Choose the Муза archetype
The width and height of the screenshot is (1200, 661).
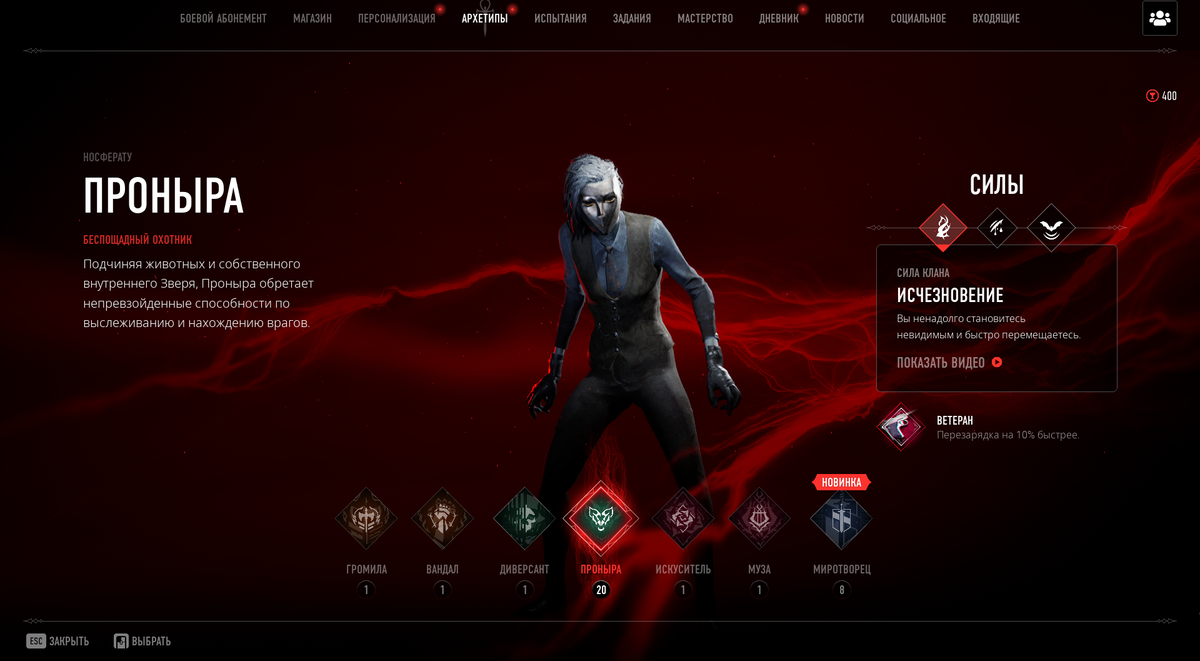759,518
